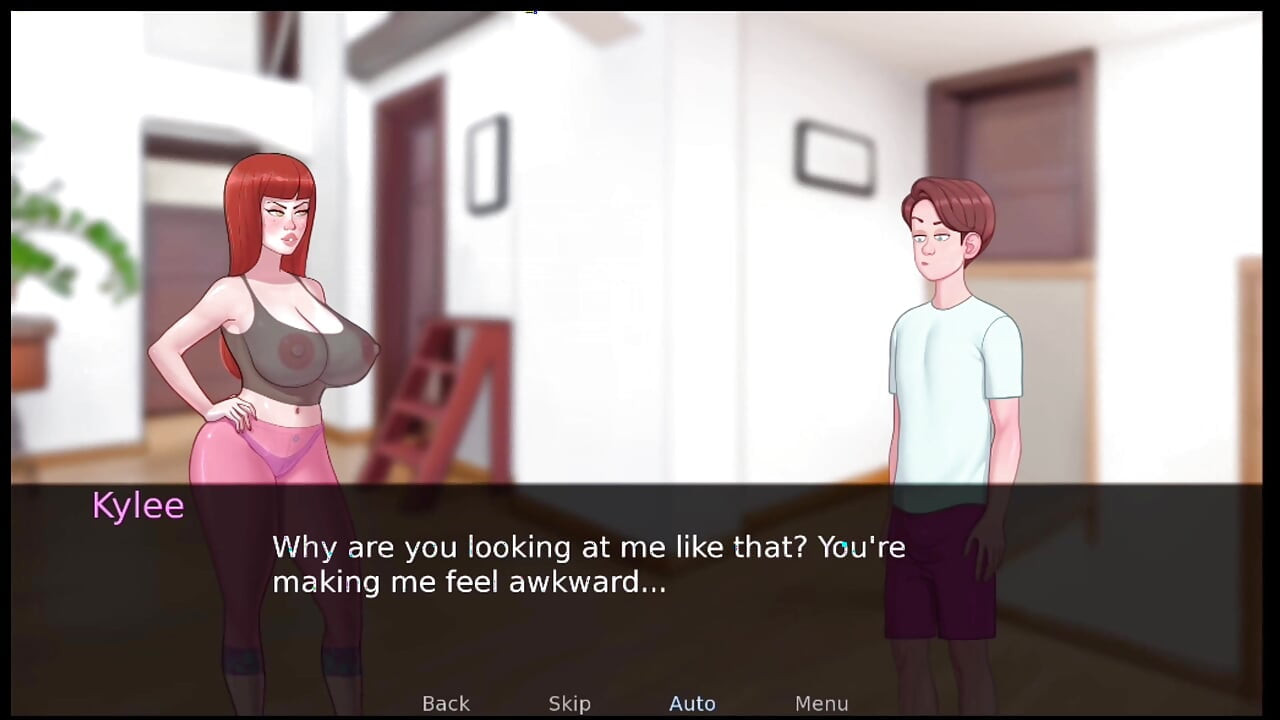Click Auto to pause automatic advancement
Image resolution: width=1280 pixels, height=720 pixels.
click(x=692, y=703)
